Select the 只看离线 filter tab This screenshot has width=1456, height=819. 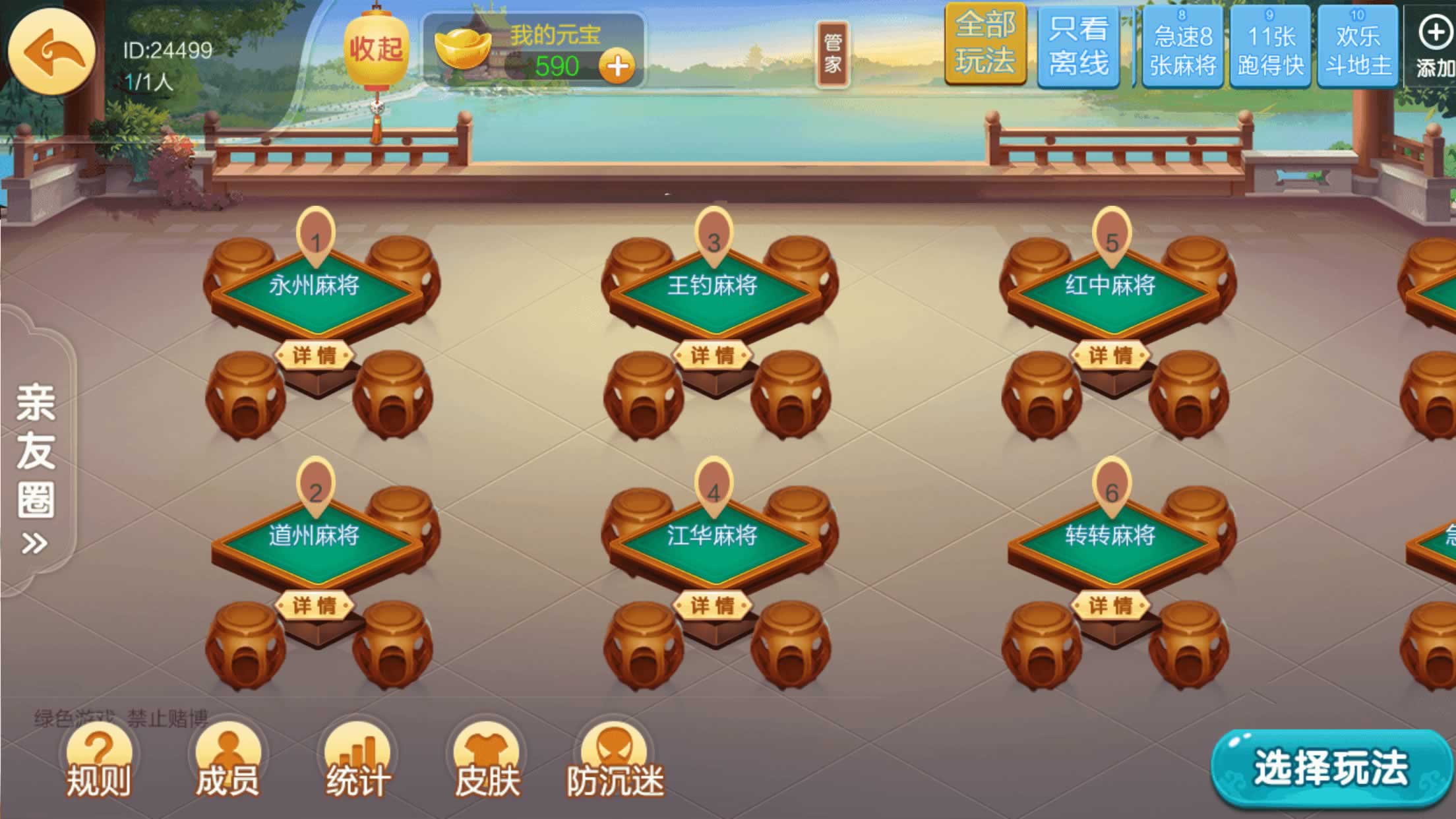pos(1079,46)
